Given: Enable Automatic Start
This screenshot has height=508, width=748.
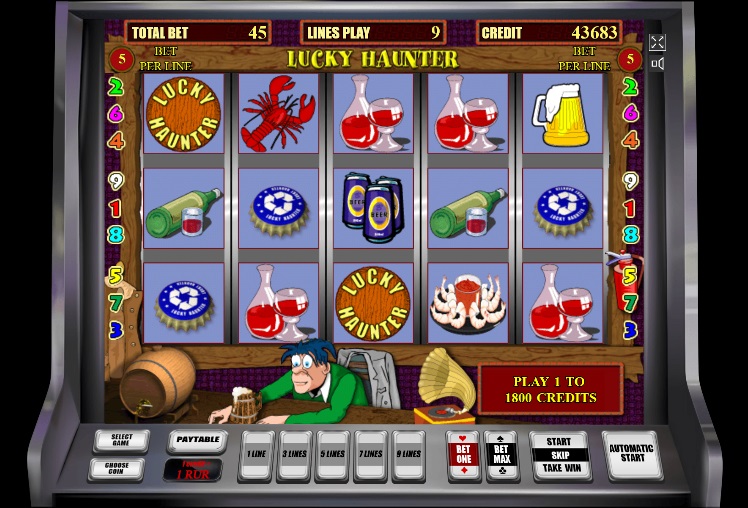Looking at the screenshot, I should click(632, 454).
